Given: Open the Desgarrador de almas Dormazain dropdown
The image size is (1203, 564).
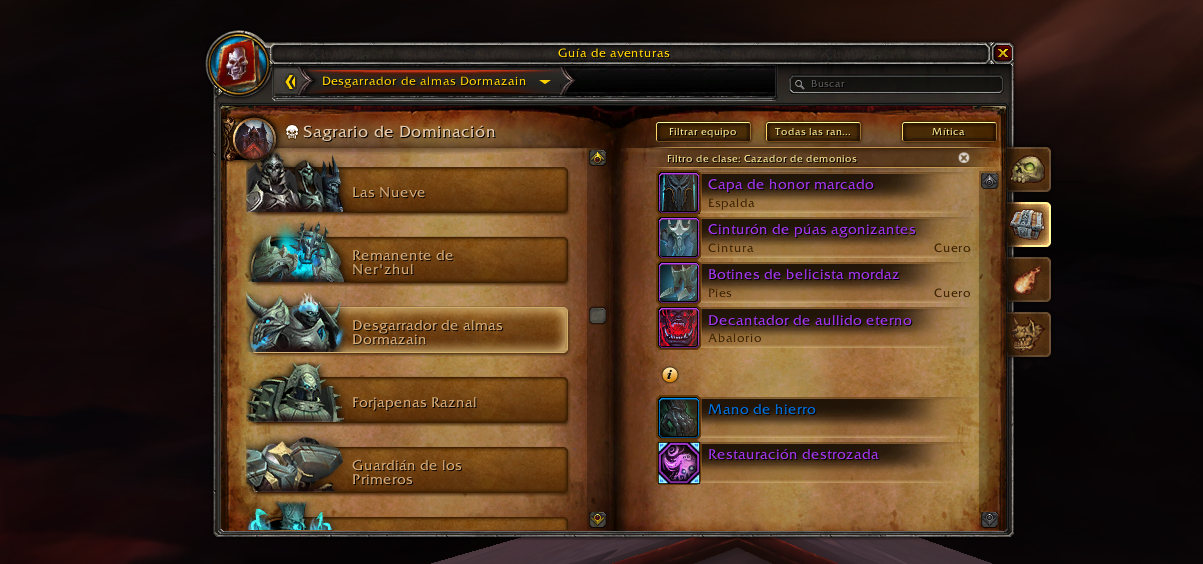Looking at the screenshot, I should [x=544, y=82].
